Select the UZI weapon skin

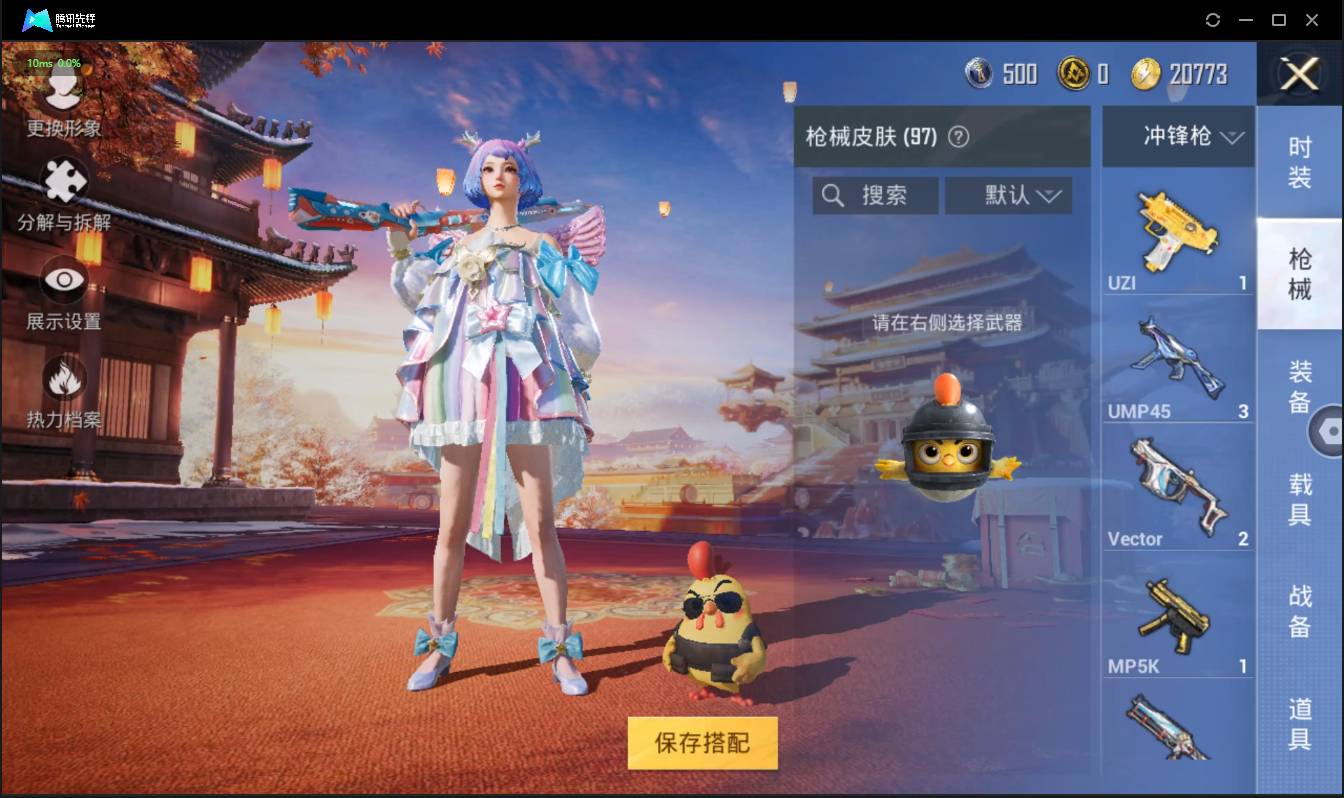(x=1177, y=230)
